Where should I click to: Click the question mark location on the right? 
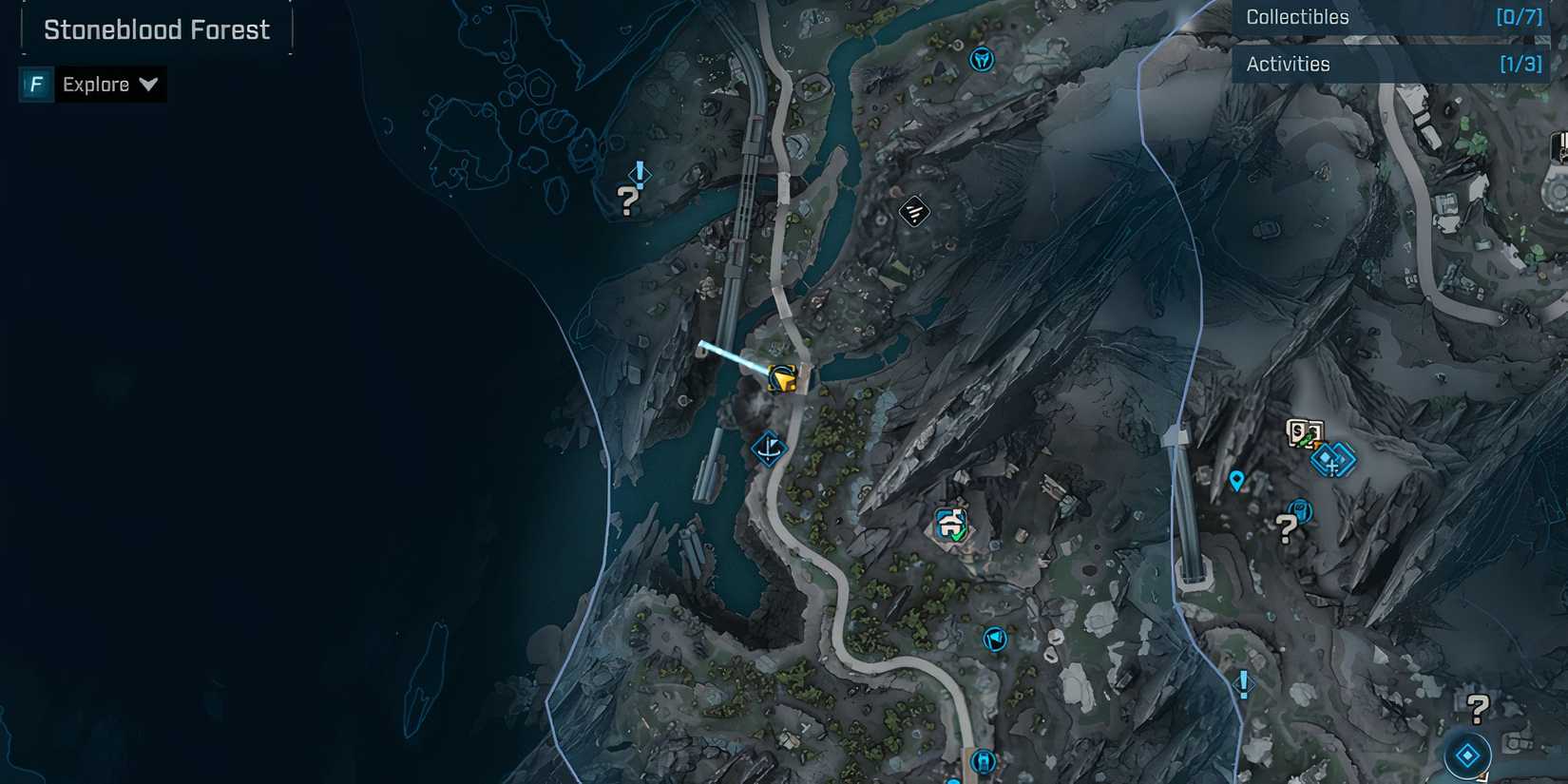coord(1287,527)
